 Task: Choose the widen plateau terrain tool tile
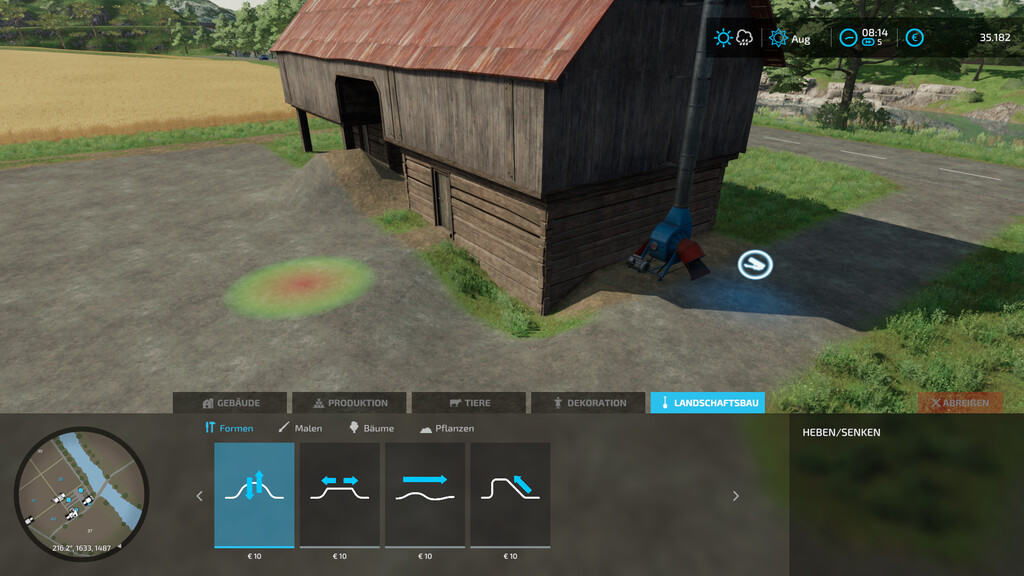(x=340, y=495)
